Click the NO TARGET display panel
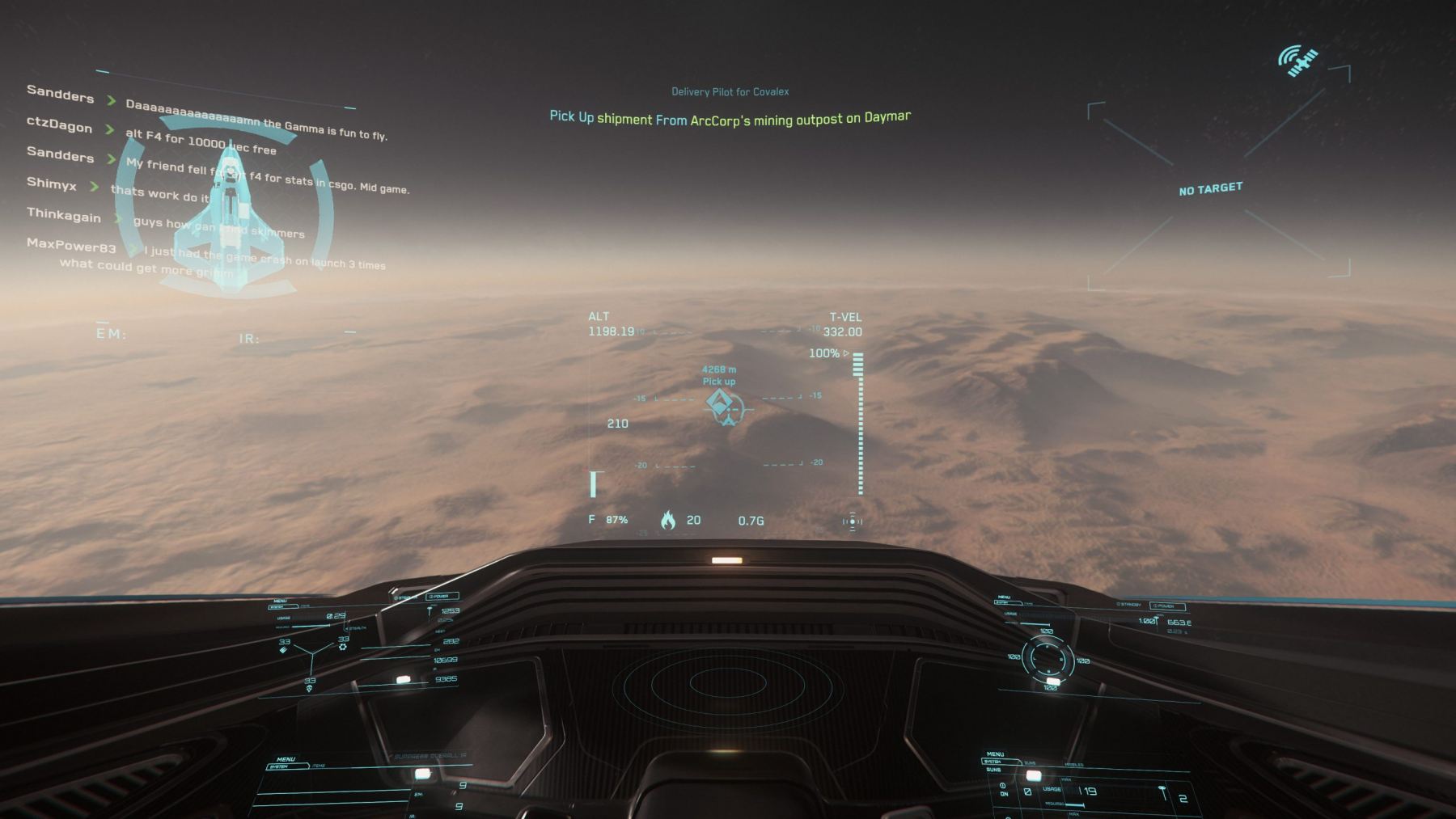 [1210, 189]
